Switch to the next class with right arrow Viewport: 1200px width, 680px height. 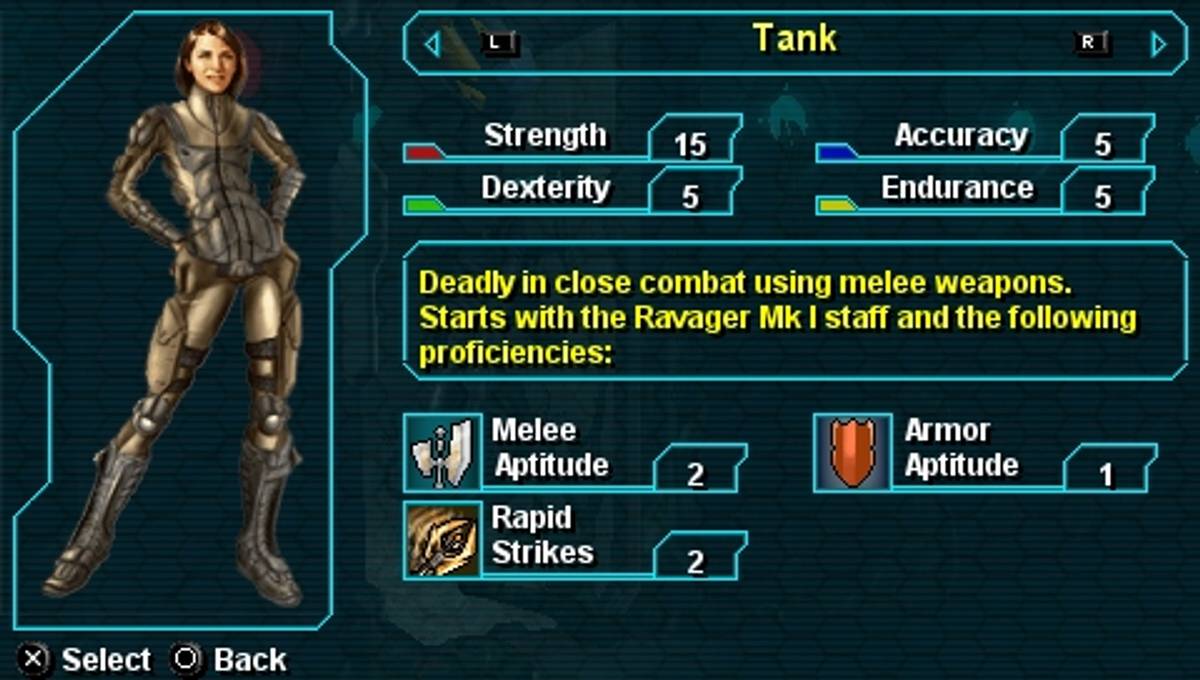pyautogui.click(x=1159, y=44)
